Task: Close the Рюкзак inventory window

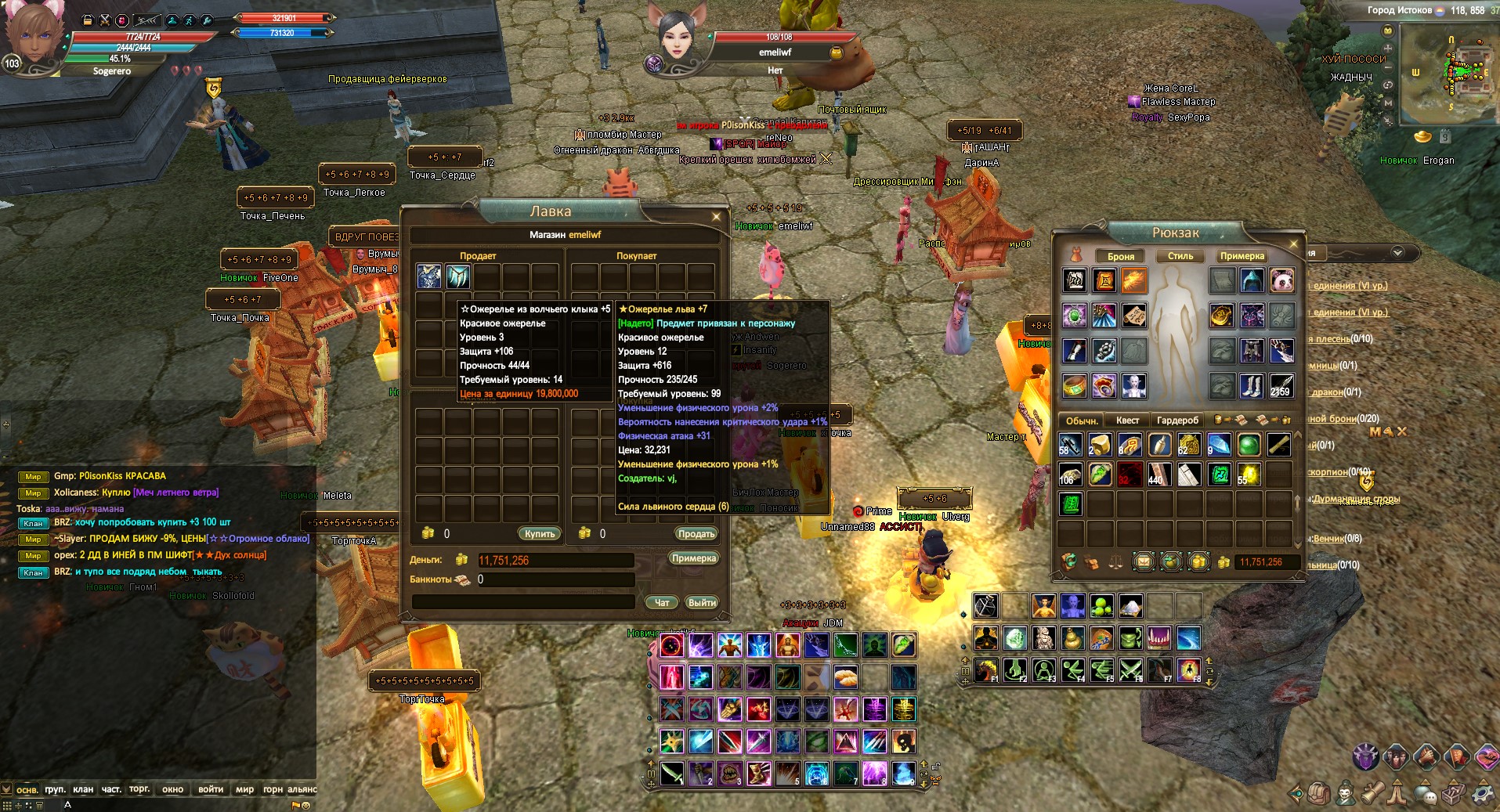Action: (x=1293, y=244)
